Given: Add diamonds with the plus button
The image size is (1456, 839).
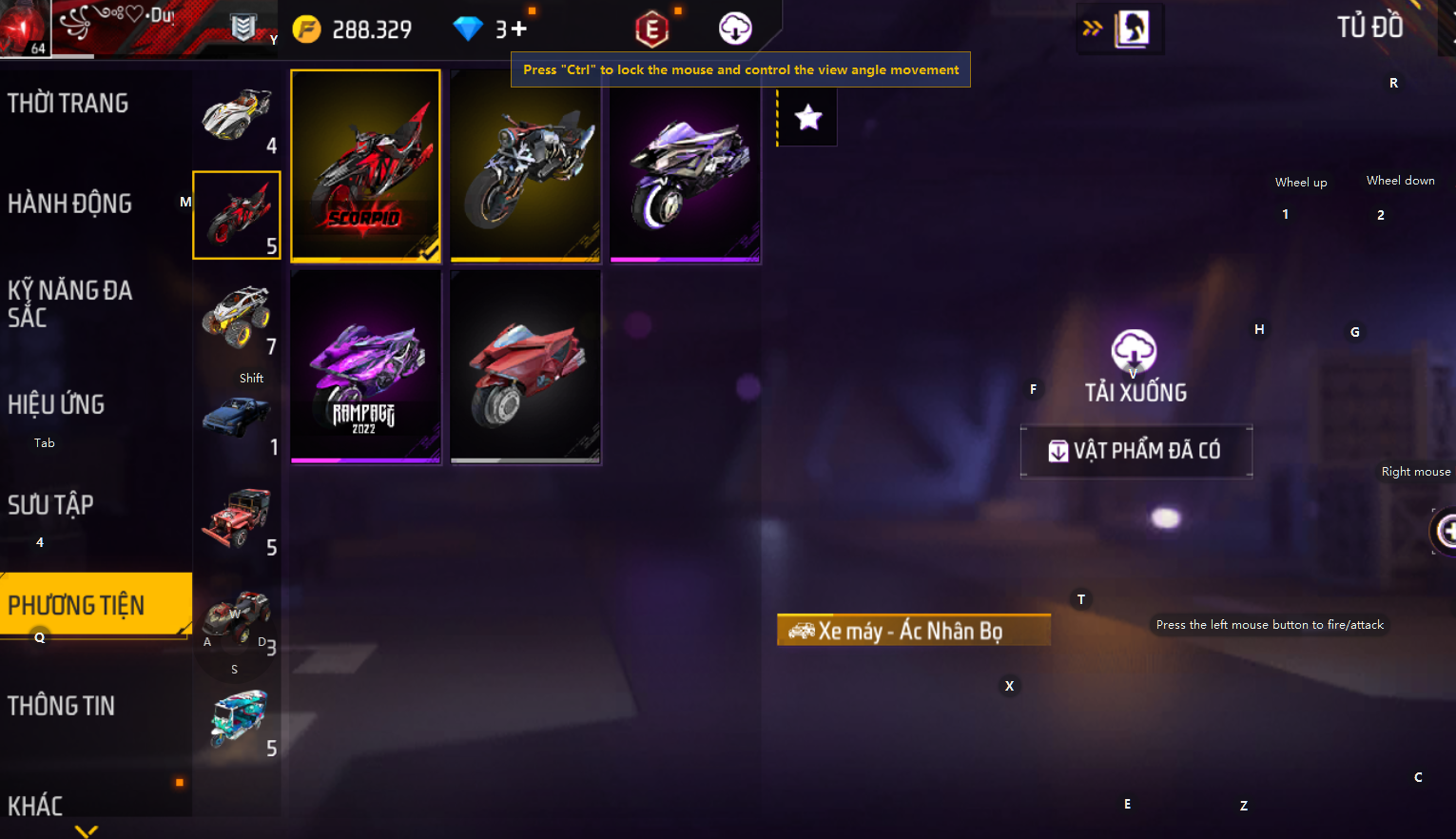Looking at the screenshot, I should click(x=519, y=29).
